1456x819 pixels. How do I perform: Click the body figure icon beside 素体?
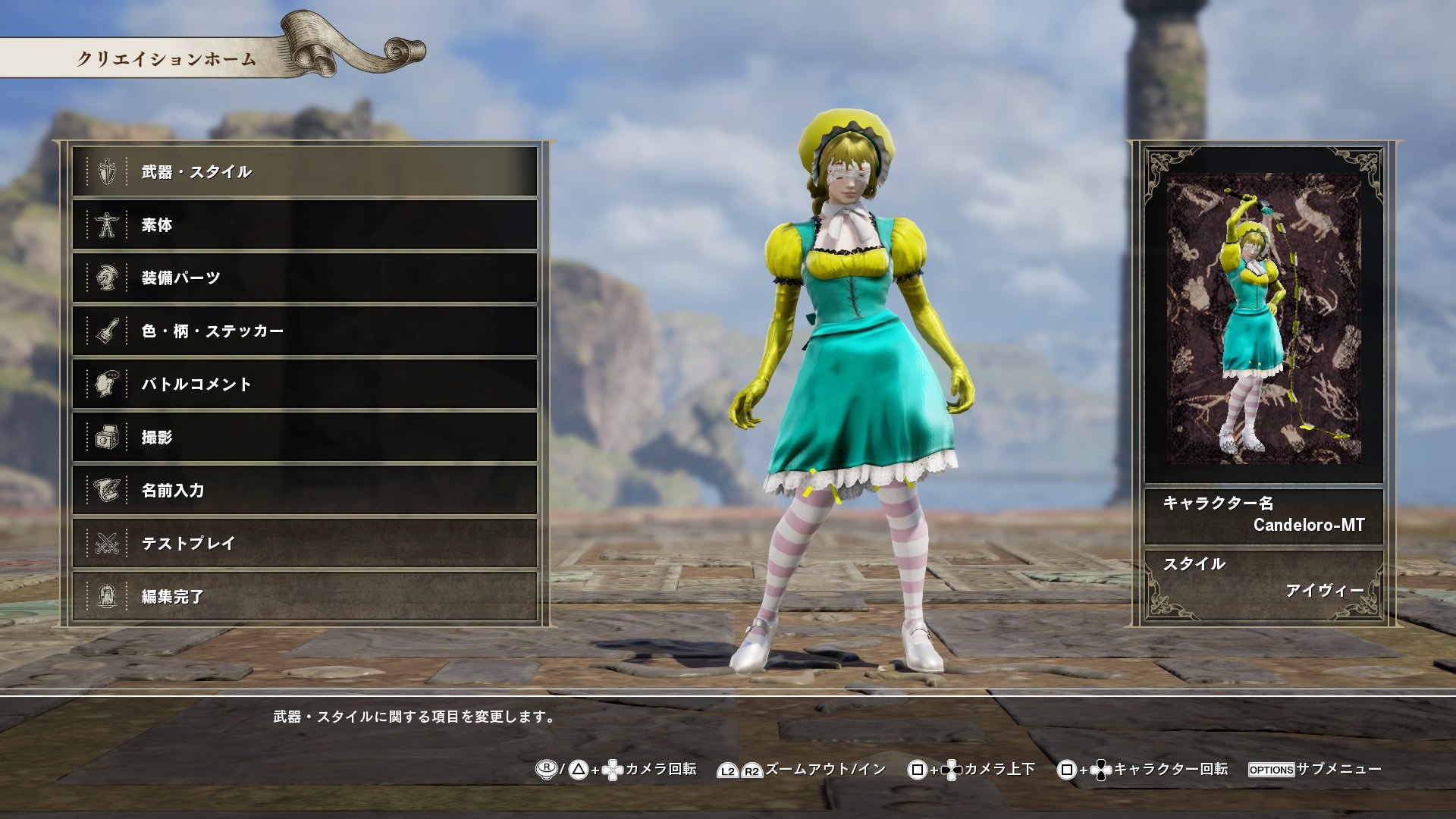107,224
